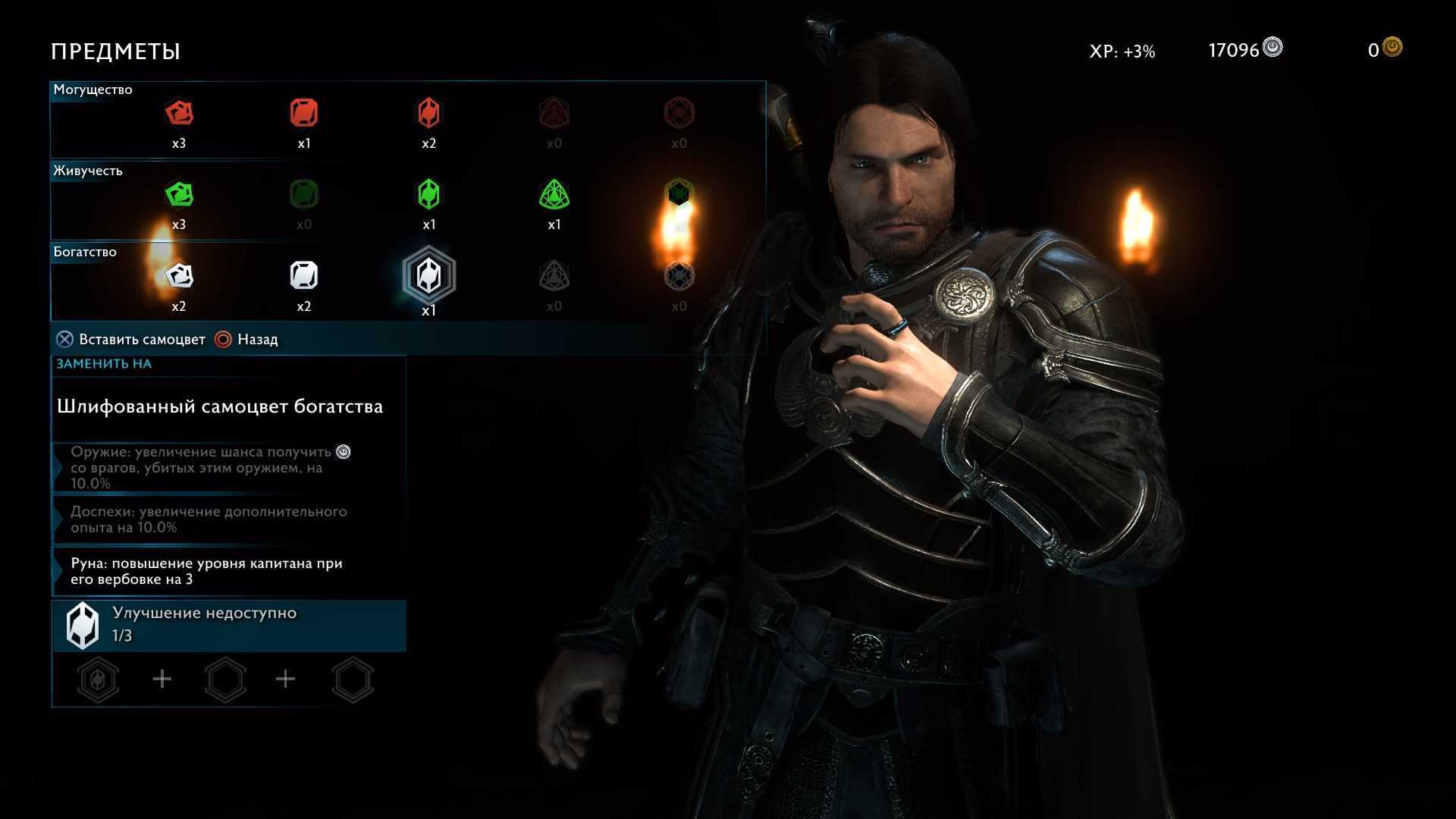Select the green Vitality gem with x3 count
Screen dimensions: 1456x819
(179, 195)
